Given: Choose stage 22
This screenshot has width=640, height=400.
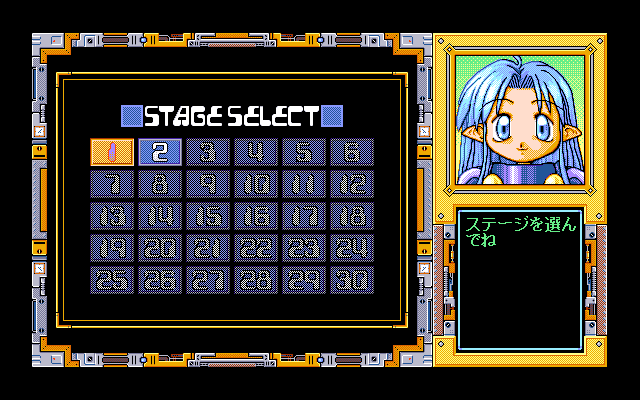Looking at the screenshot, I should 255,248.
